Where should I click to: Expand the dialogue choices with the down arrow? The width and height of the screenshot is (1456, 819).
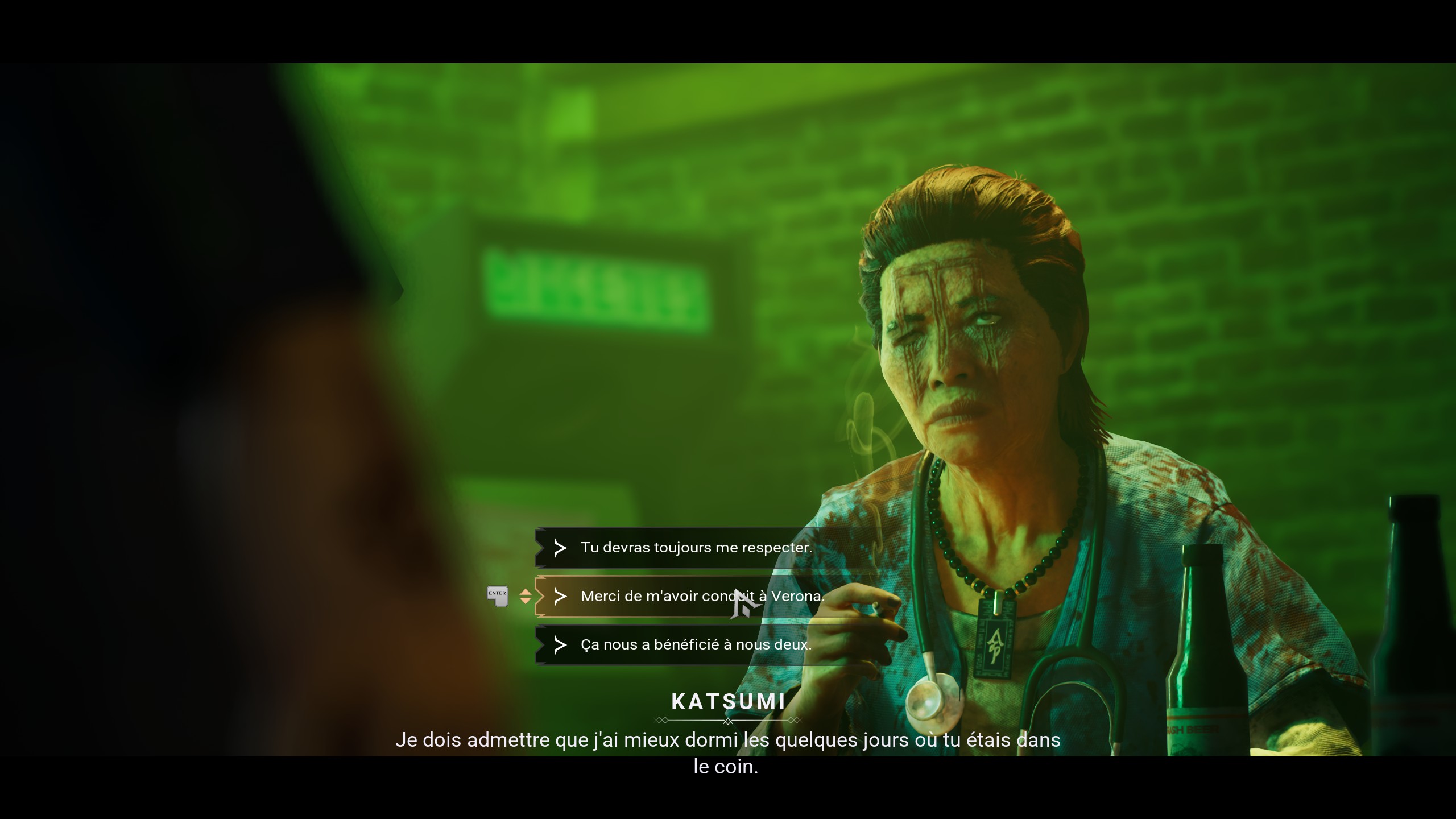tap(525, 601)
